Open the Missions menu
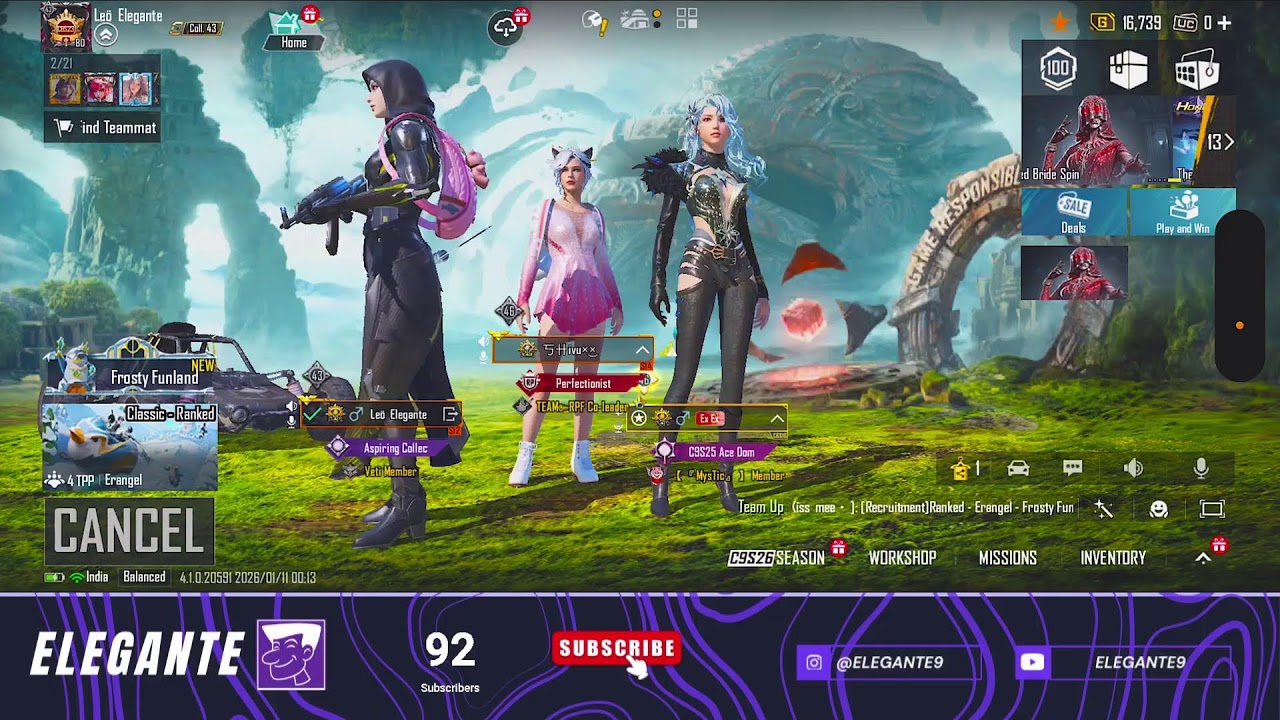 1007,558
